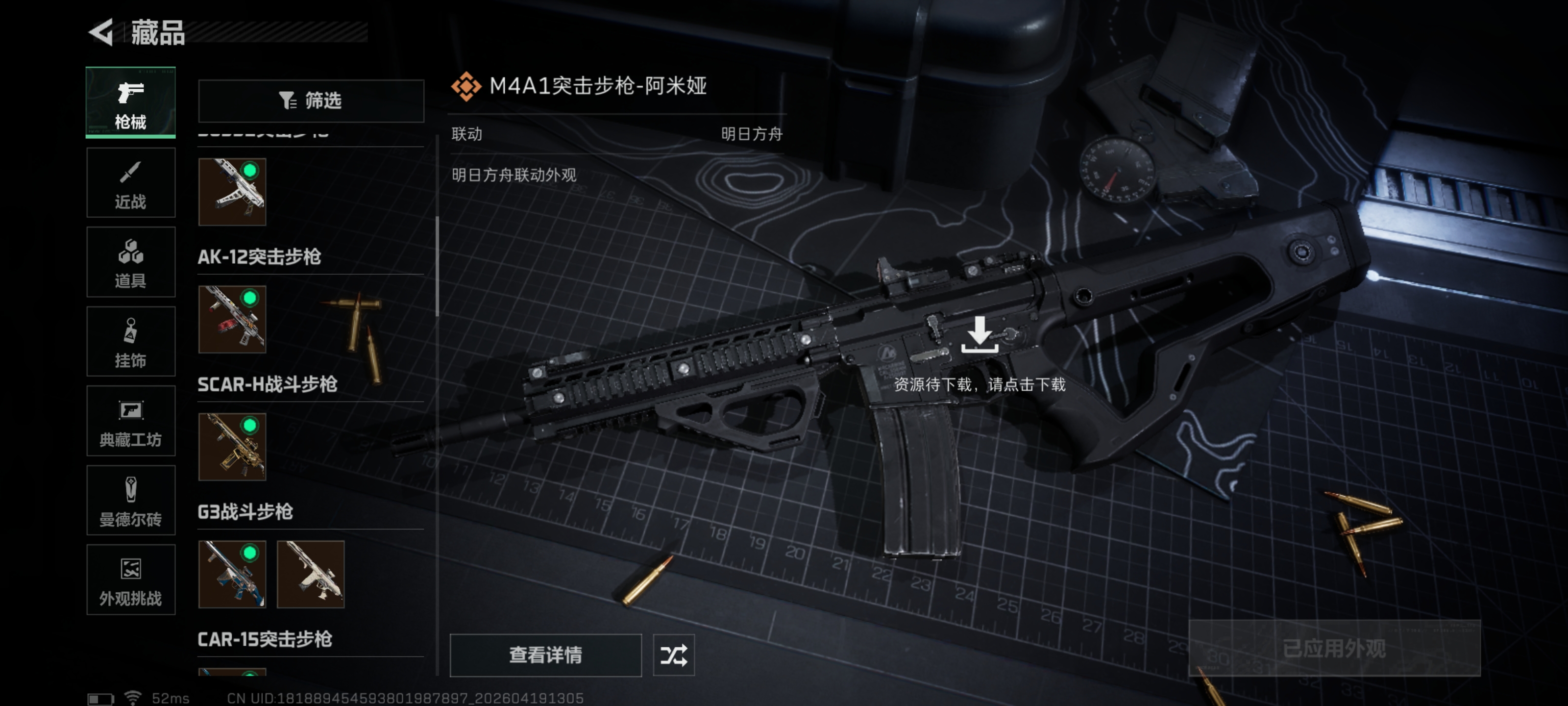This screenshot has width=1568, height=706.
Task: Select the 道具 items category
Action: 130,262
